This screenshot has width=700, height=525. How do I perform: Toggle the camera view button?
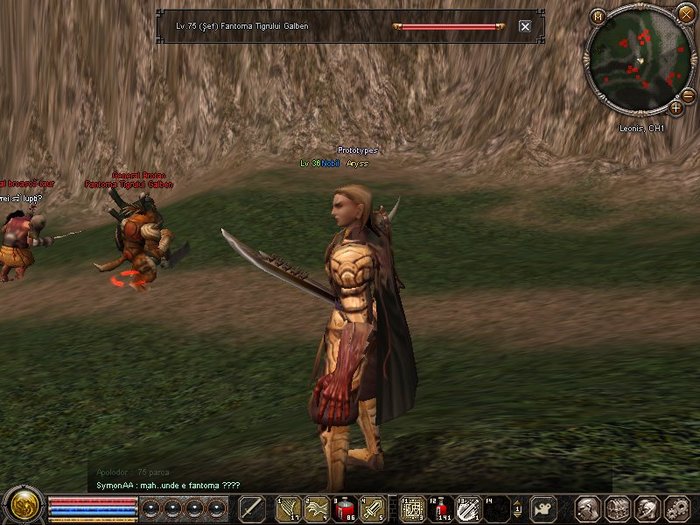pos(545,508)
